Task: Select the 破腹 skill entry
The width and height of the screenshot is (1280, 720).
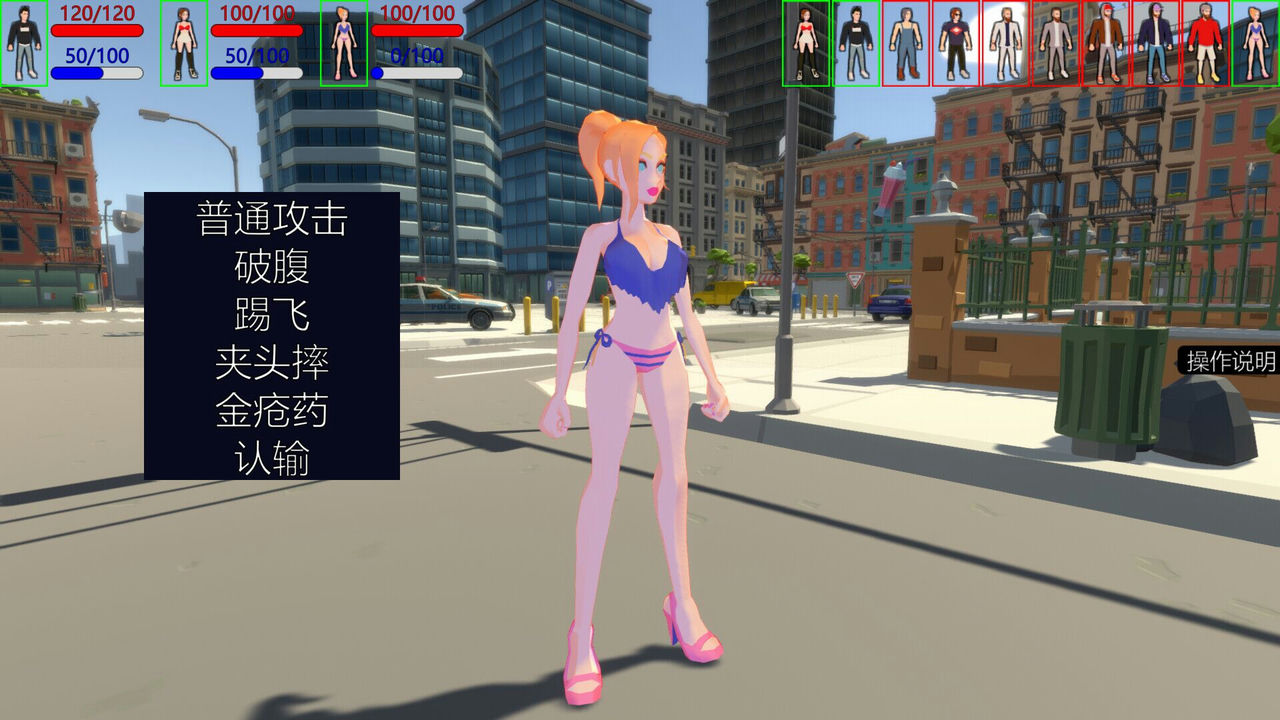Action: 272,267
